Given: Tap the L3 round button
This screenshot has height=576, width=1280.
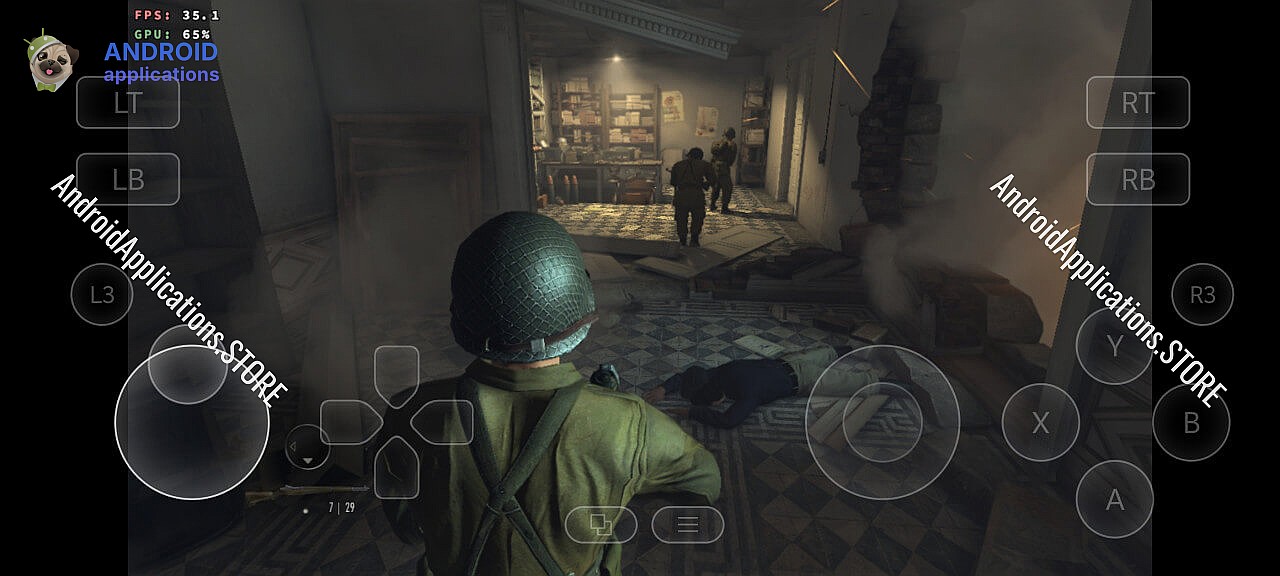Looking at the screenshot, I should pyautogui.click(x=102, y=294).
